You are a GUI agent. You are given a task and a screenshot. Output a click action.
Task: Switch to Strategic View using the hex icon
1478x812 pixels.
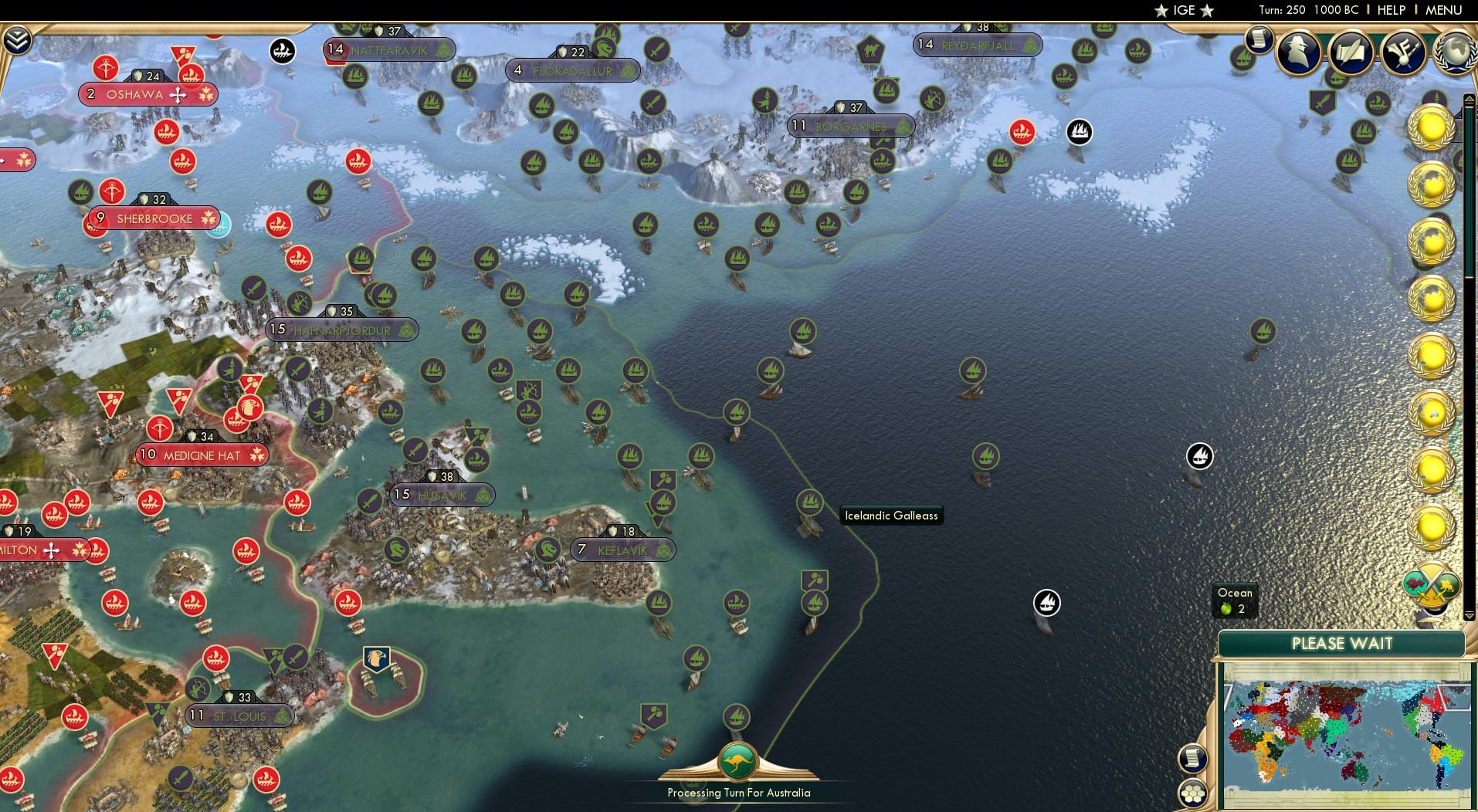click(1192, 792)
